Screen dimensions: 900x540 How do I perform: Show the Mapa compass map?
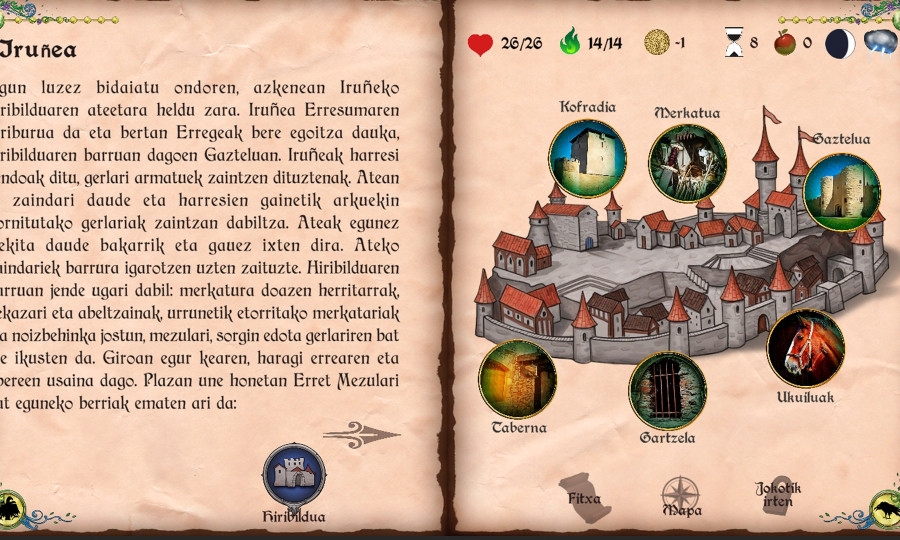tap(680, 495)
